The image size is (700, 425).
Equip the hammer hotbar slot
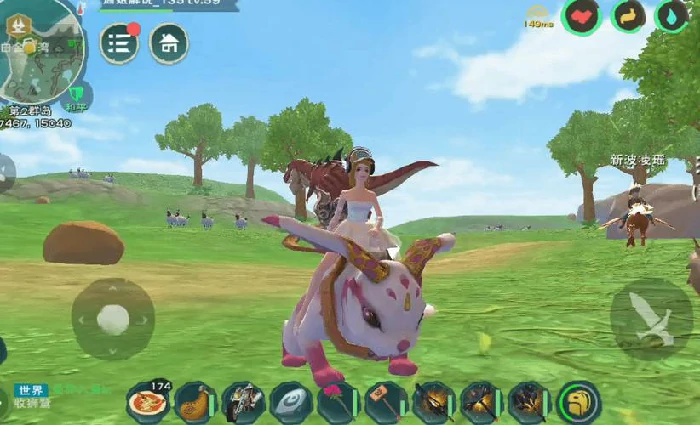click(386, 402)
